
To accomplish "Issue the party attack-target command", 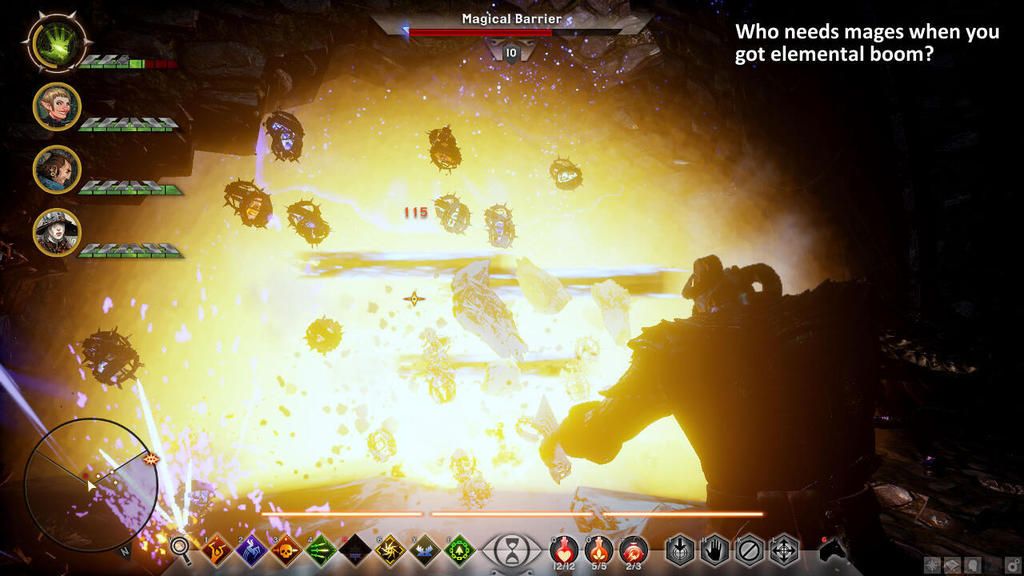I will point(681,548).
